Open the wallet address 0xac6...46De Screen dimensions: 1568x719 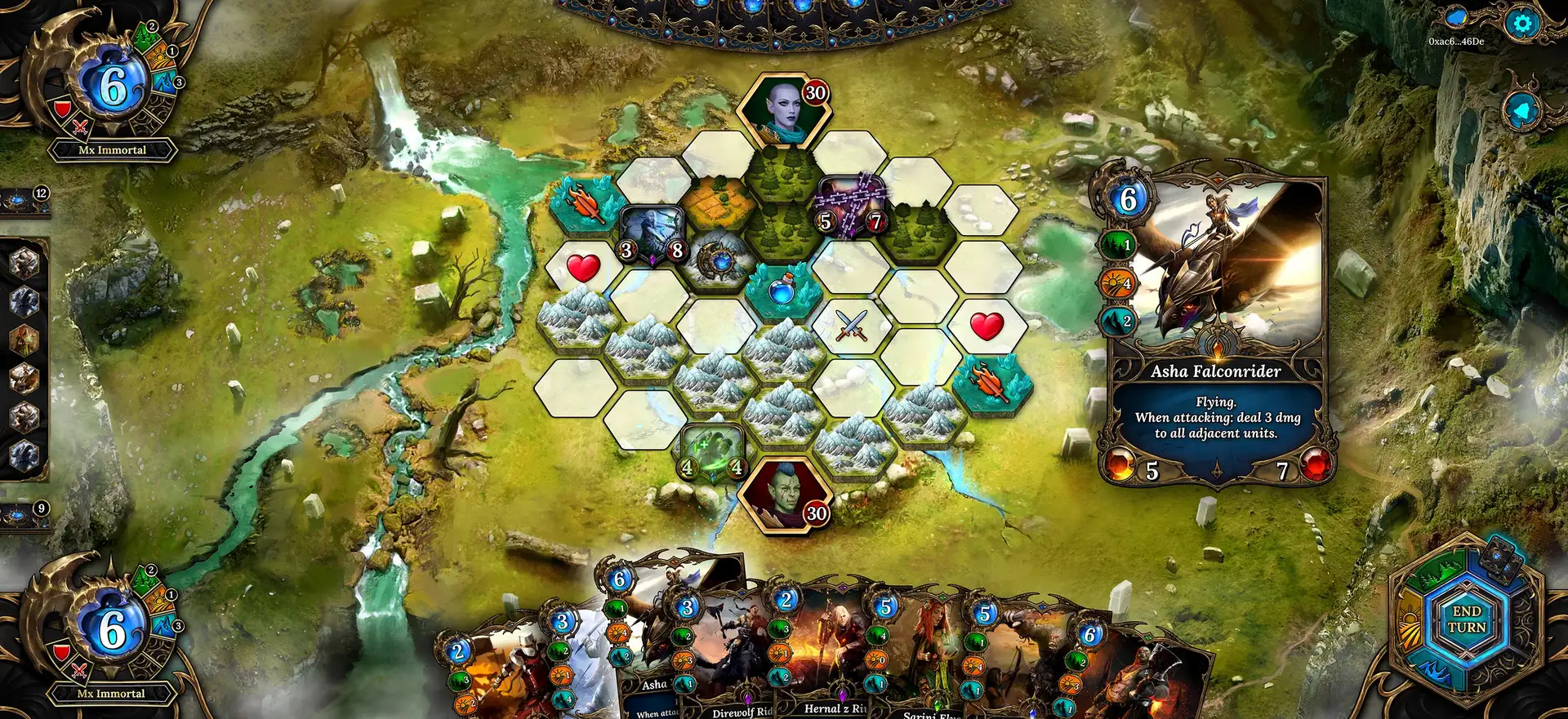(x=1456, y=42)
